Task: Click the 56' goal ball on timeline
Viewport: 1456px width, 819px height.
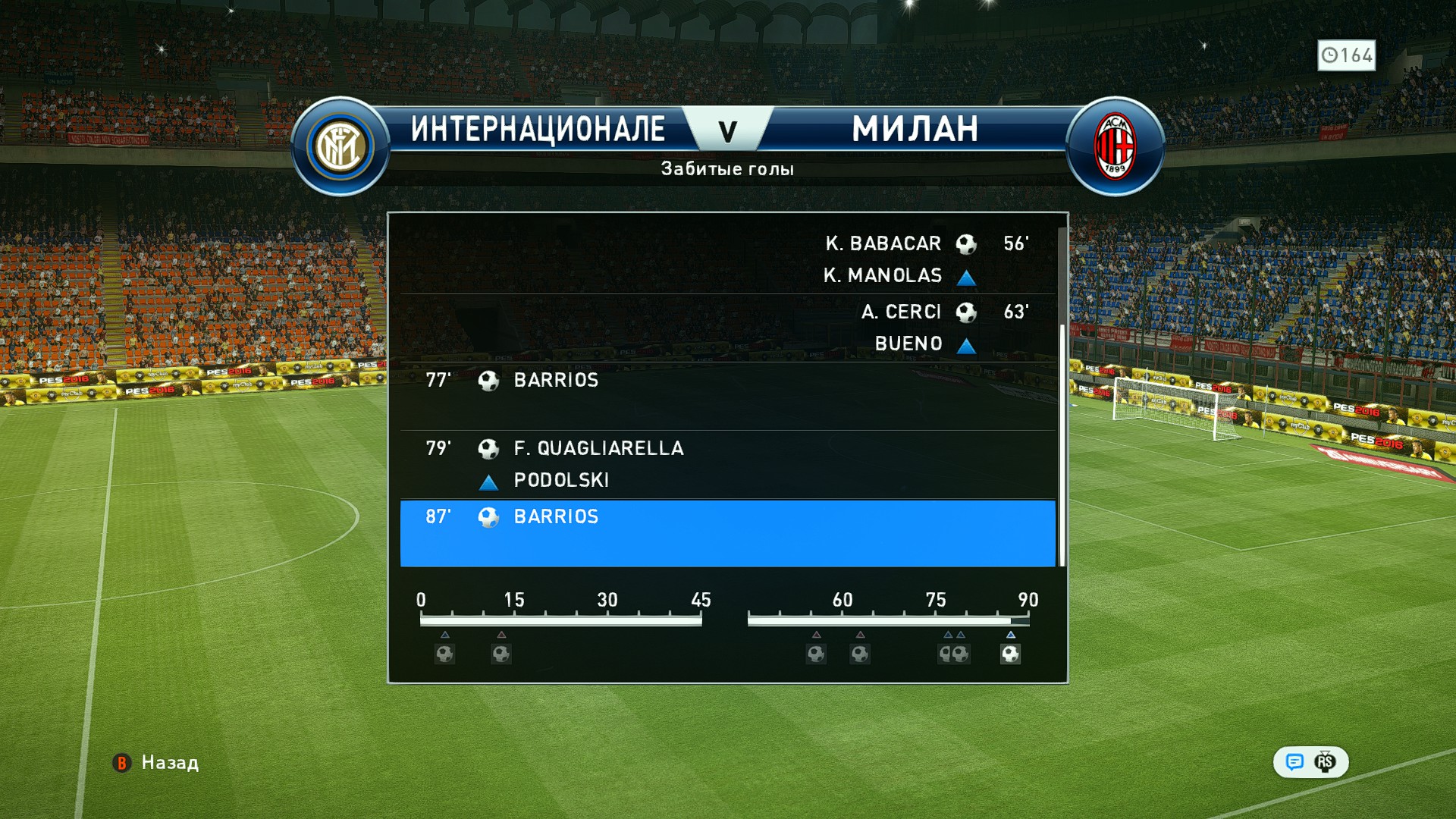Action: (816, 654)
